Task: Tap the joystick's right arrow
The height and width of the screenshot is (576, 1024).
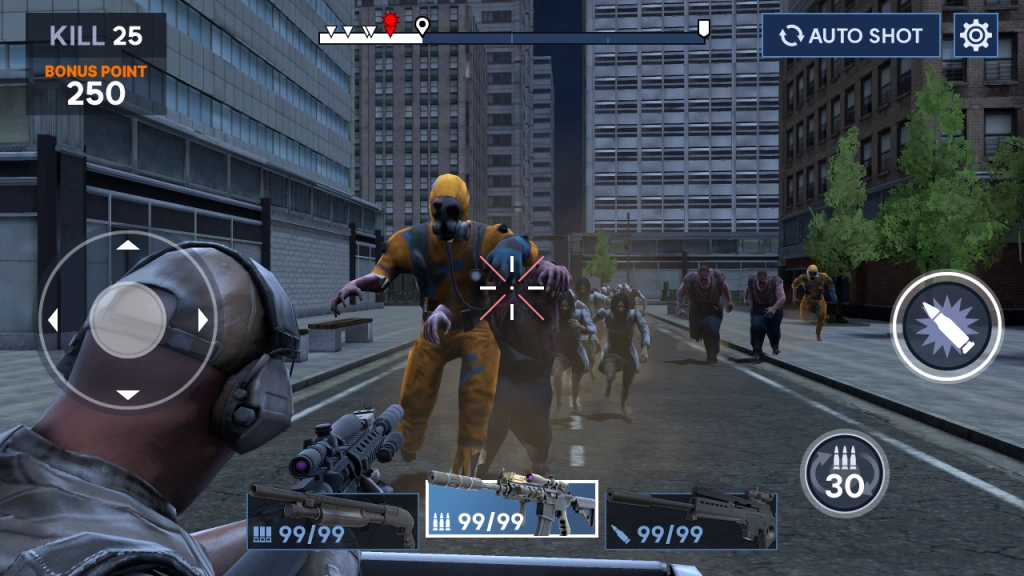Action: (x=203, y=320)
